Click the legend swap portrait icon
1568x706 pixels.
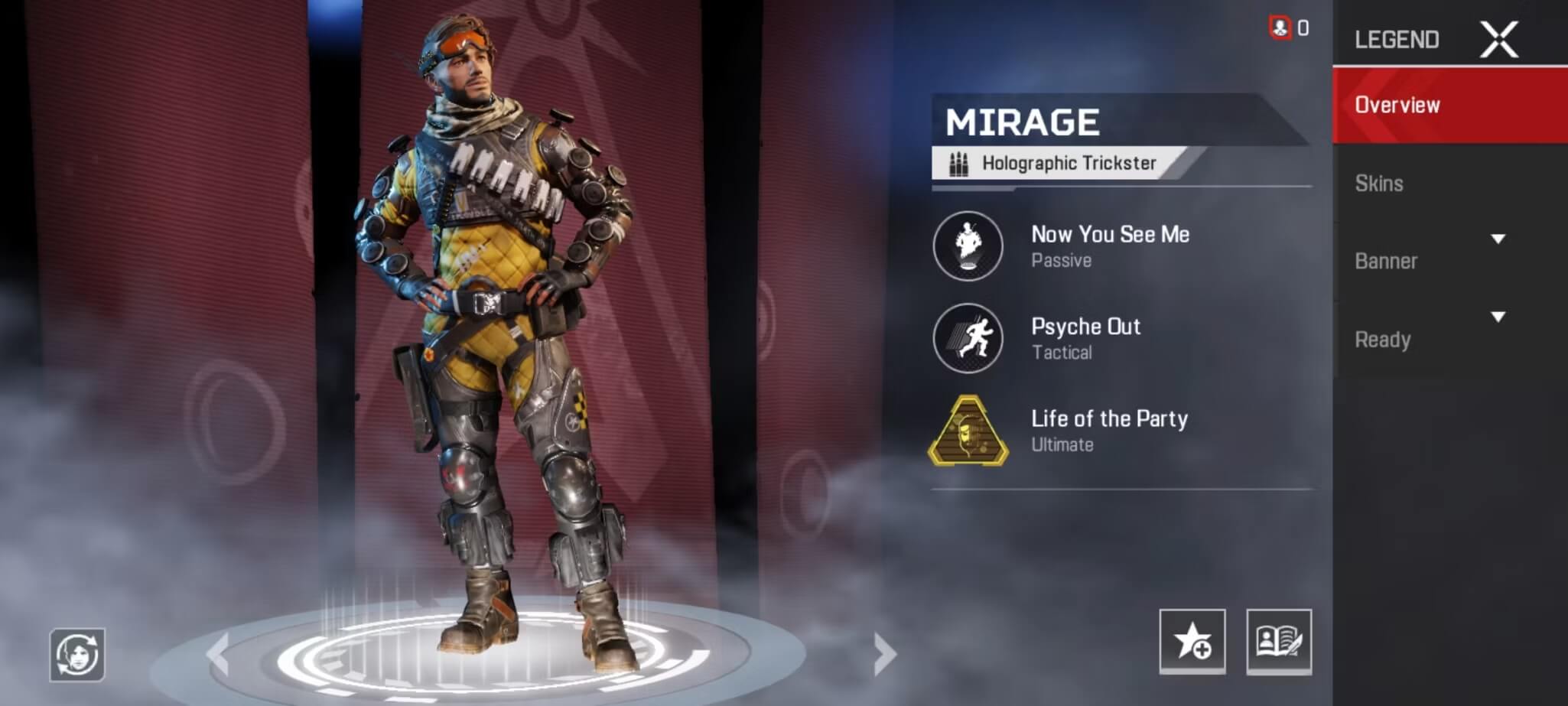click(77, 655)
